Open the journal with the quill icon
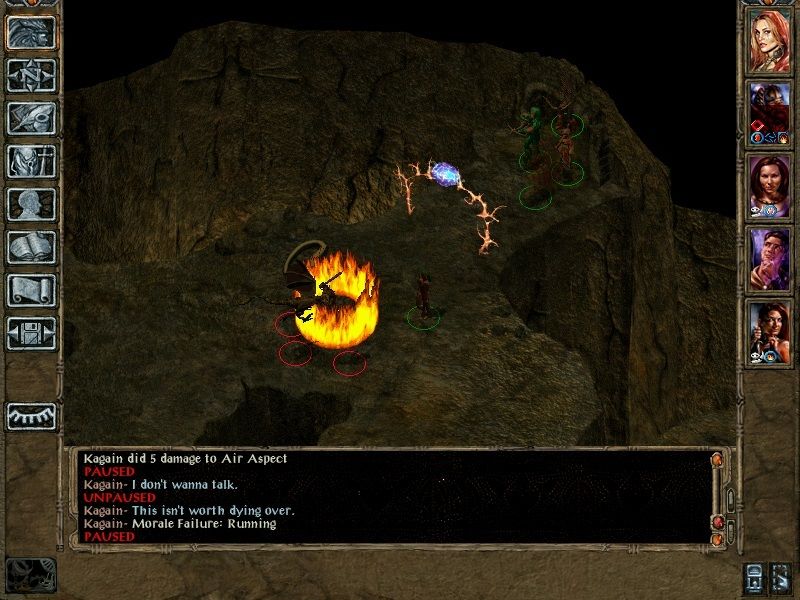The image size is (800, 600). click(x=31, y=117)
